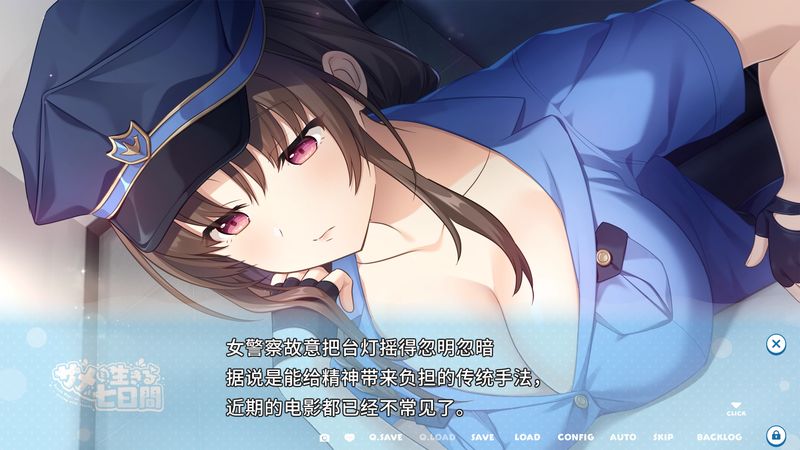Open the SAVE menu
Screen dimensions: 800x450
point(482,437)
